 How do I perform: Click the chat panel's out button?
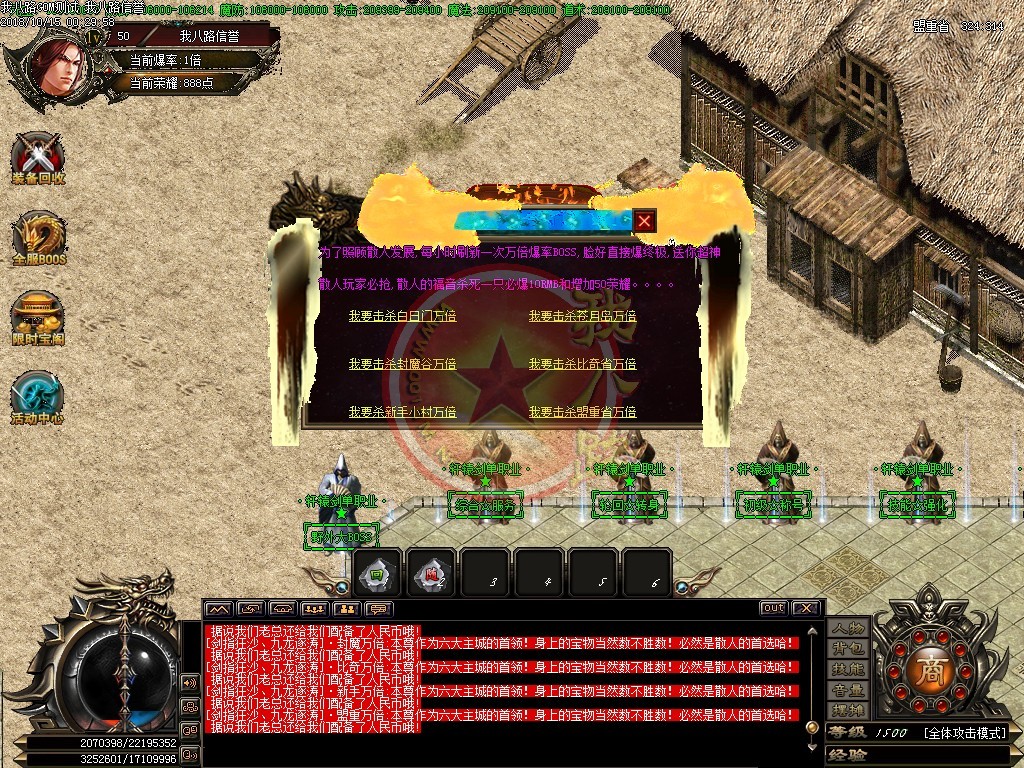pyautogui.click(x=773, y=608)
